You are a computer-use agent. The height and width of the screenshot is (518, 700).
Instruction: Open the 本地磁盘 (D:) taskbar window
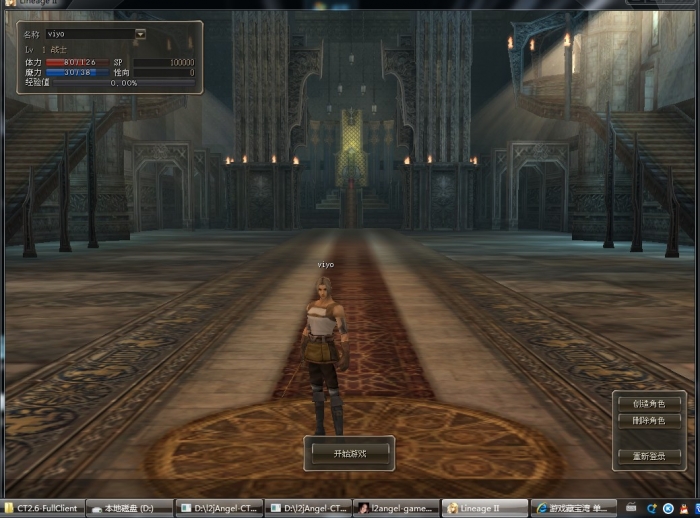click(129, 508)
